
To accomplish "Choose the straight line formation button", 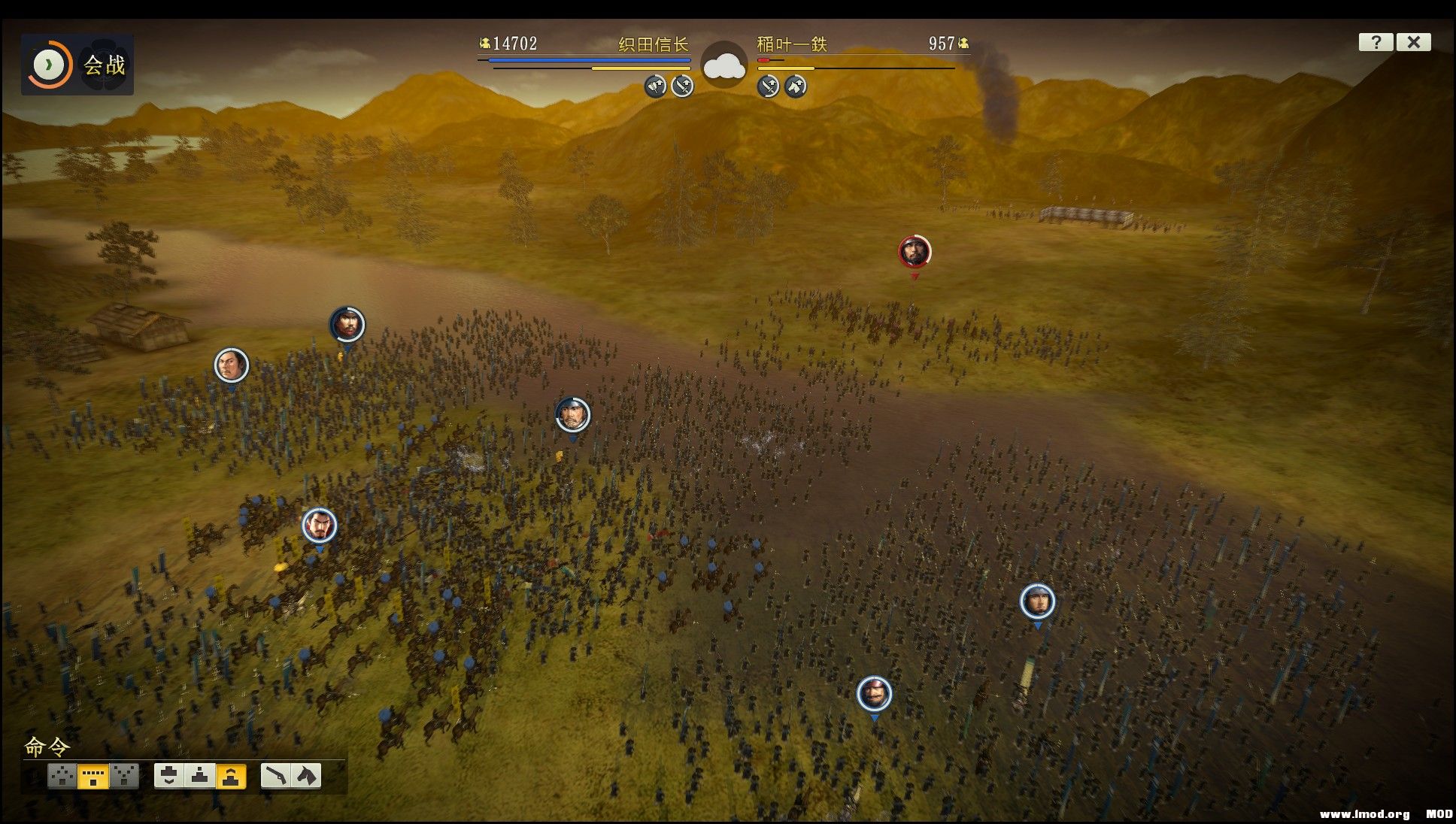I will point(93,775).
